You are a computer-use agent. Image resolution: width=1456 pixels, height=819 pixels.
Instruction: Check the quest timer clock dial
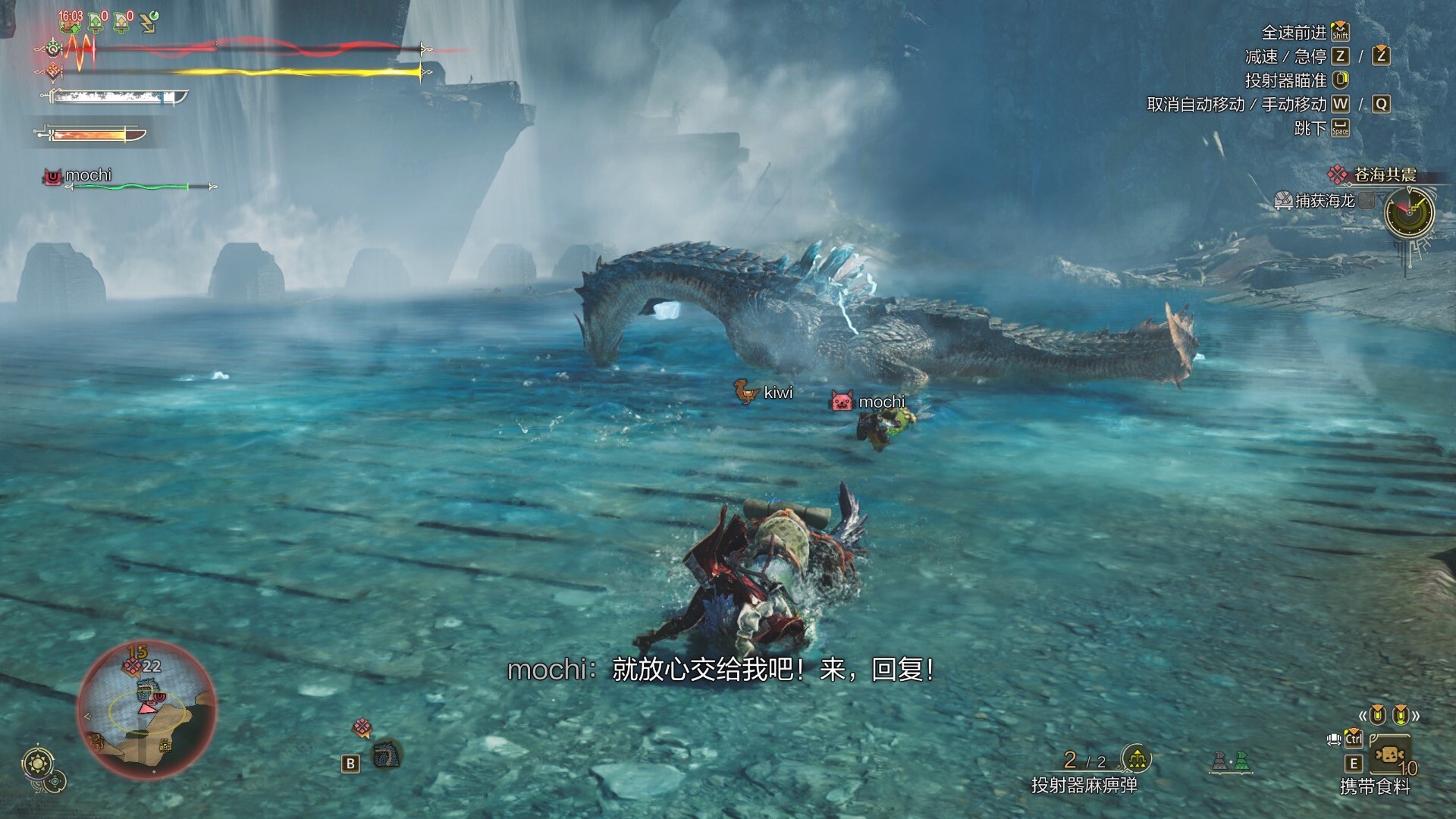(1409, 213)
